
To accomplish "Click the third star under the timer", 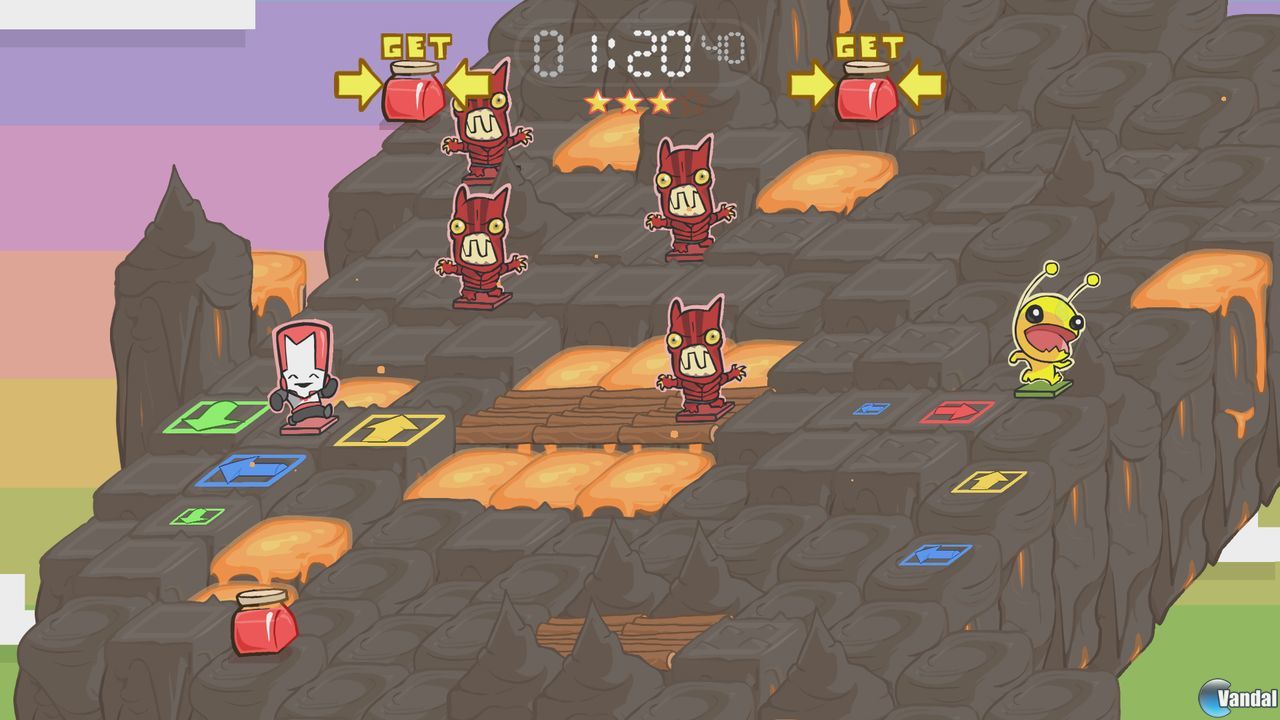I will click(661, 100).
